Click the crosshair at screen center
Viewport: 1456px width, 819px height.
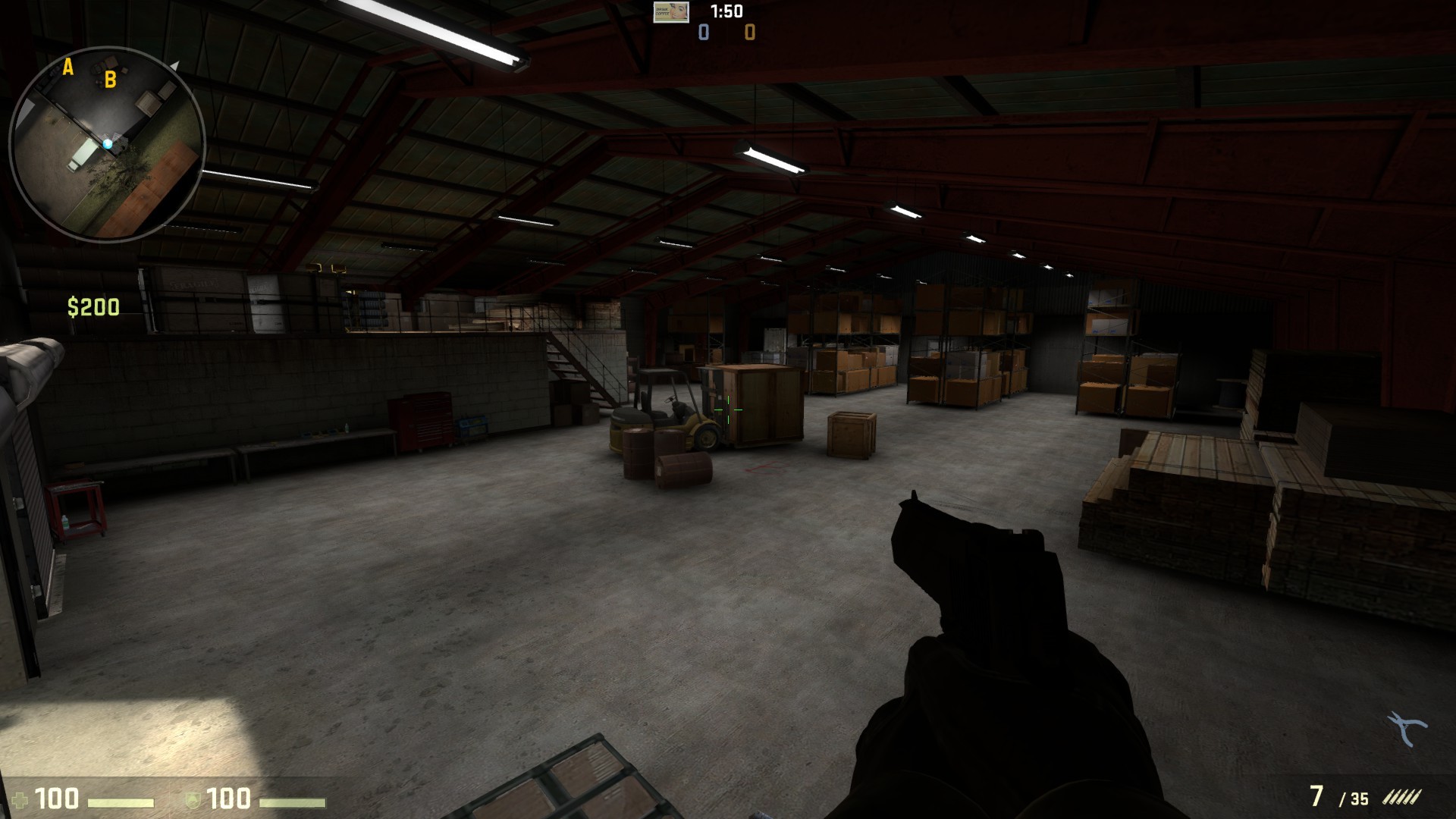pyautogui.click(x=728, y=409)
